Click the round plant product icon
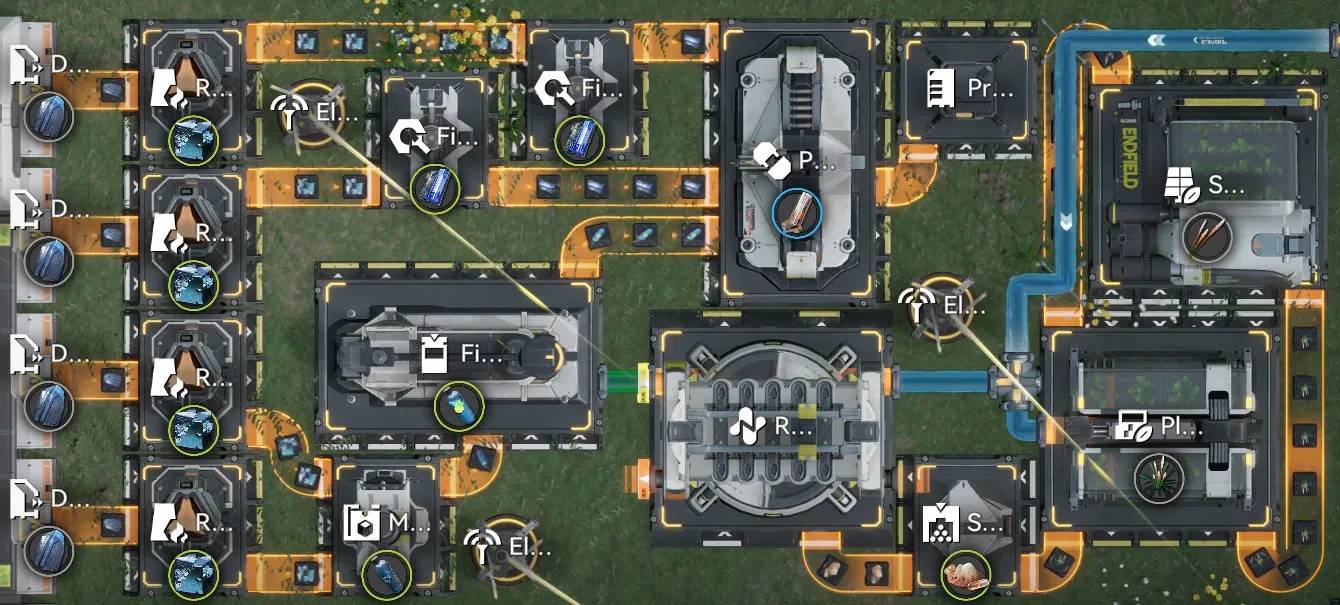This screenshot has width=1340, height=605. 1160,478
